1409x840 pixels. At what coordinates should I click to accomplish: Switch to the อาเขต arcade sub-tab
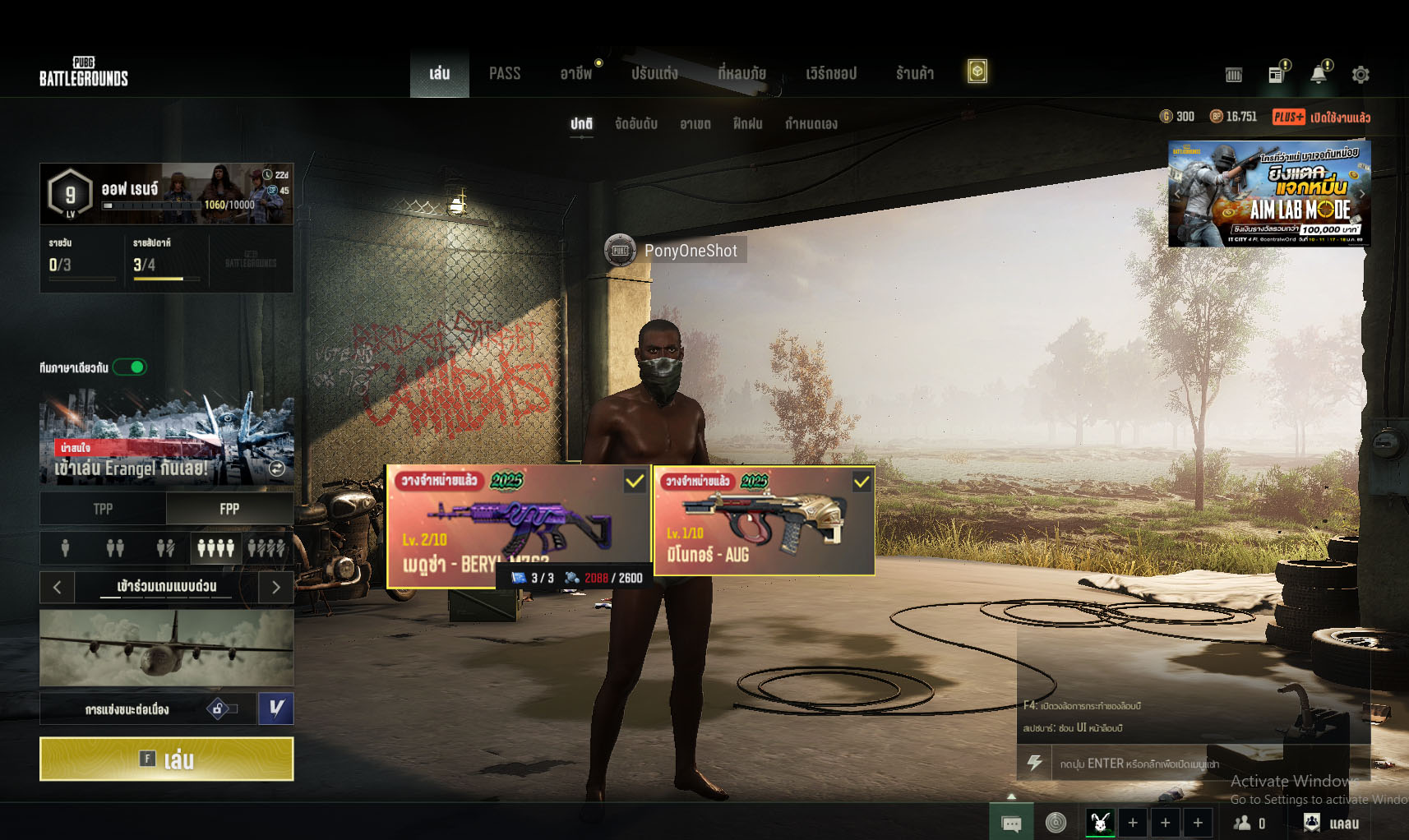click(695, 124)
